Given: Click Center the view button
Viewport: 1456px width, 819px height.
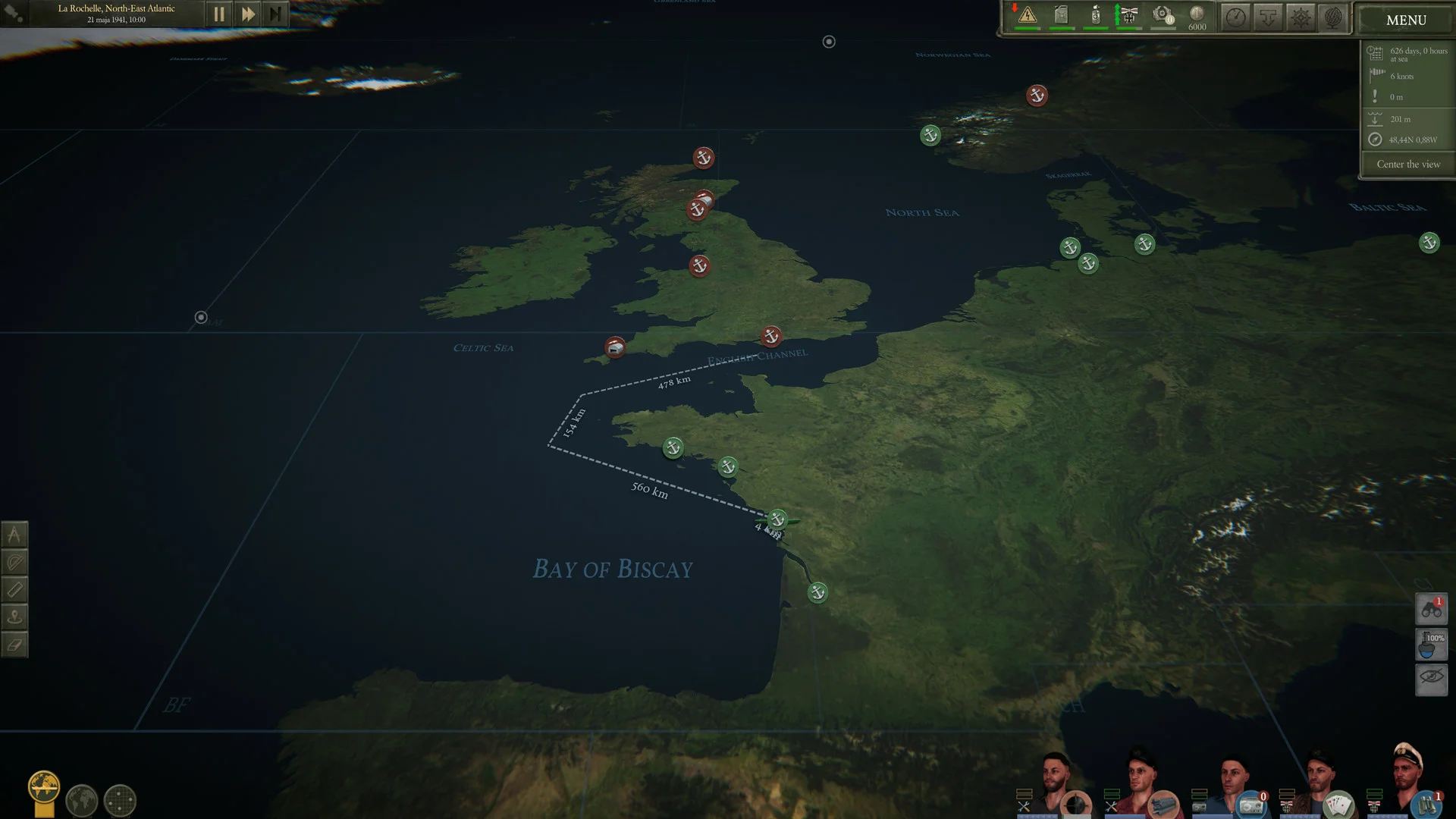Looking at the screenshot, I should [x=1407, y=165].
